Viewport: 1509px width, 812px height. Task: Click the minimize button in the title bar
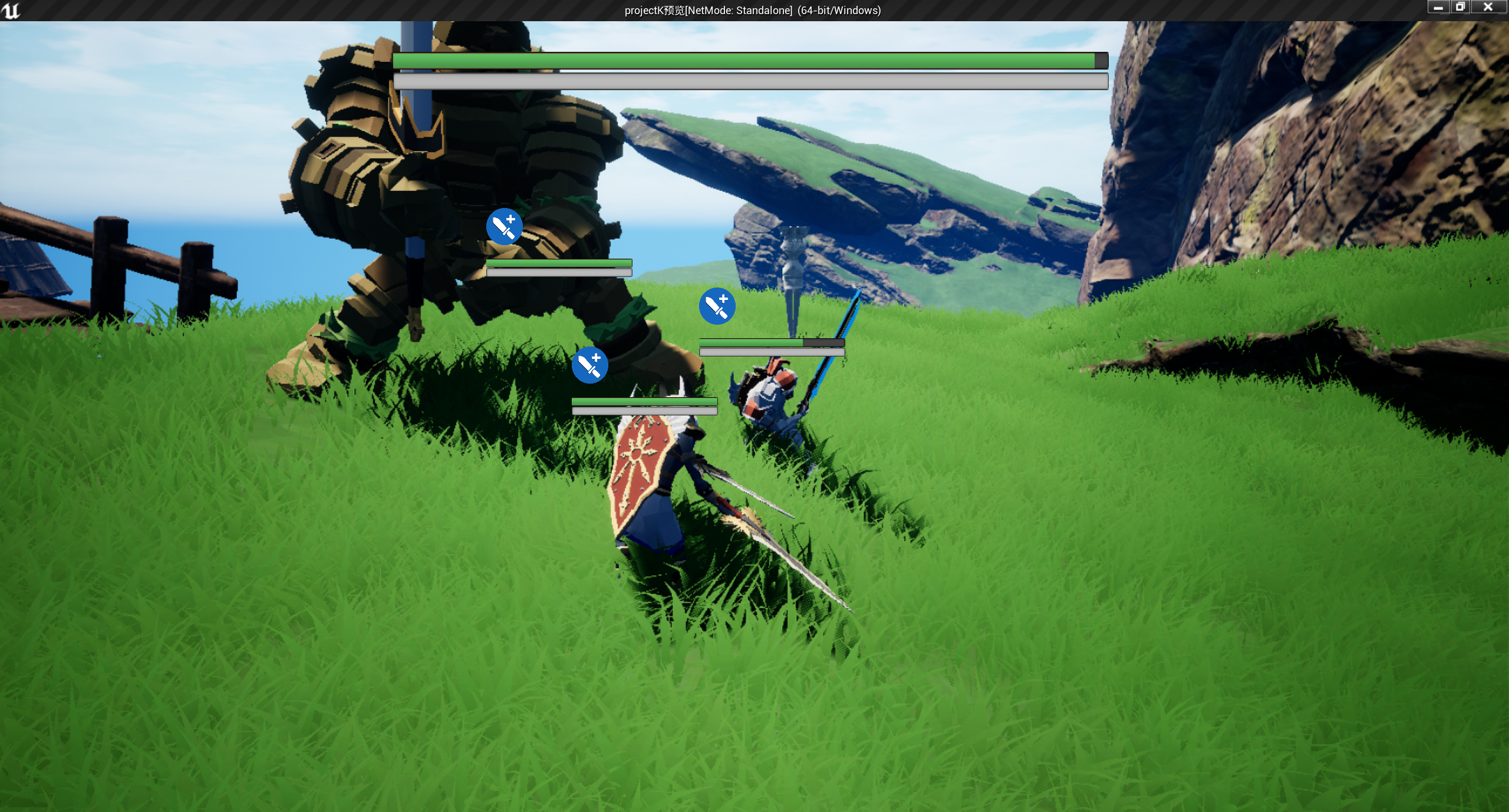[1438, 8]
